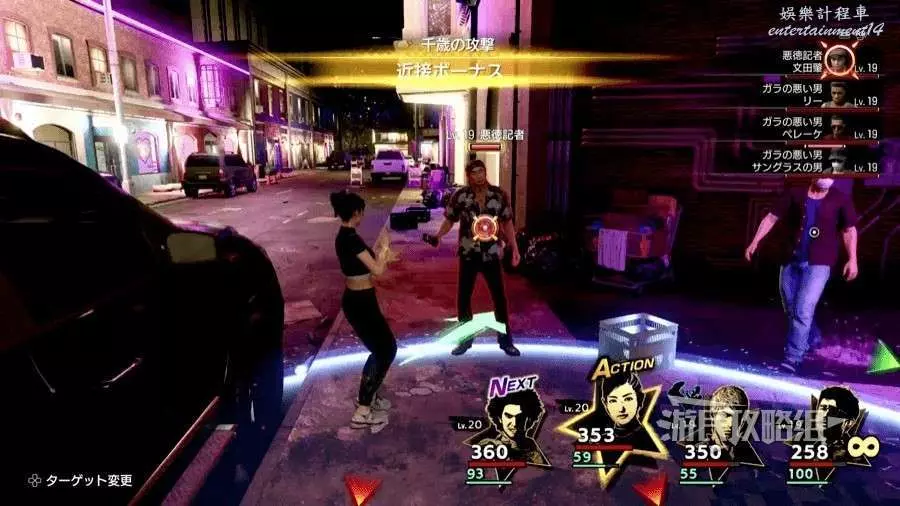This screenshot has height=506, width=900.
Task: Click the NEXT party member's curly-haired portrait
Action: 517,418
